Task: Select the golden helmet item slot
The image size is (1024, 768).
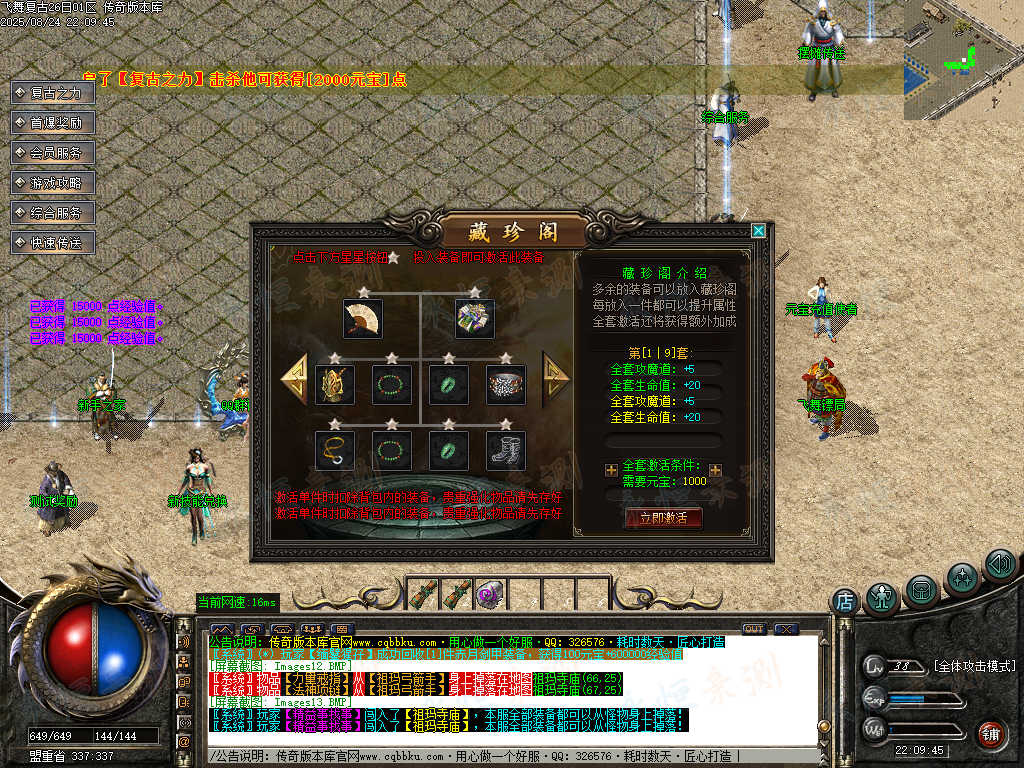Action: 334,384
